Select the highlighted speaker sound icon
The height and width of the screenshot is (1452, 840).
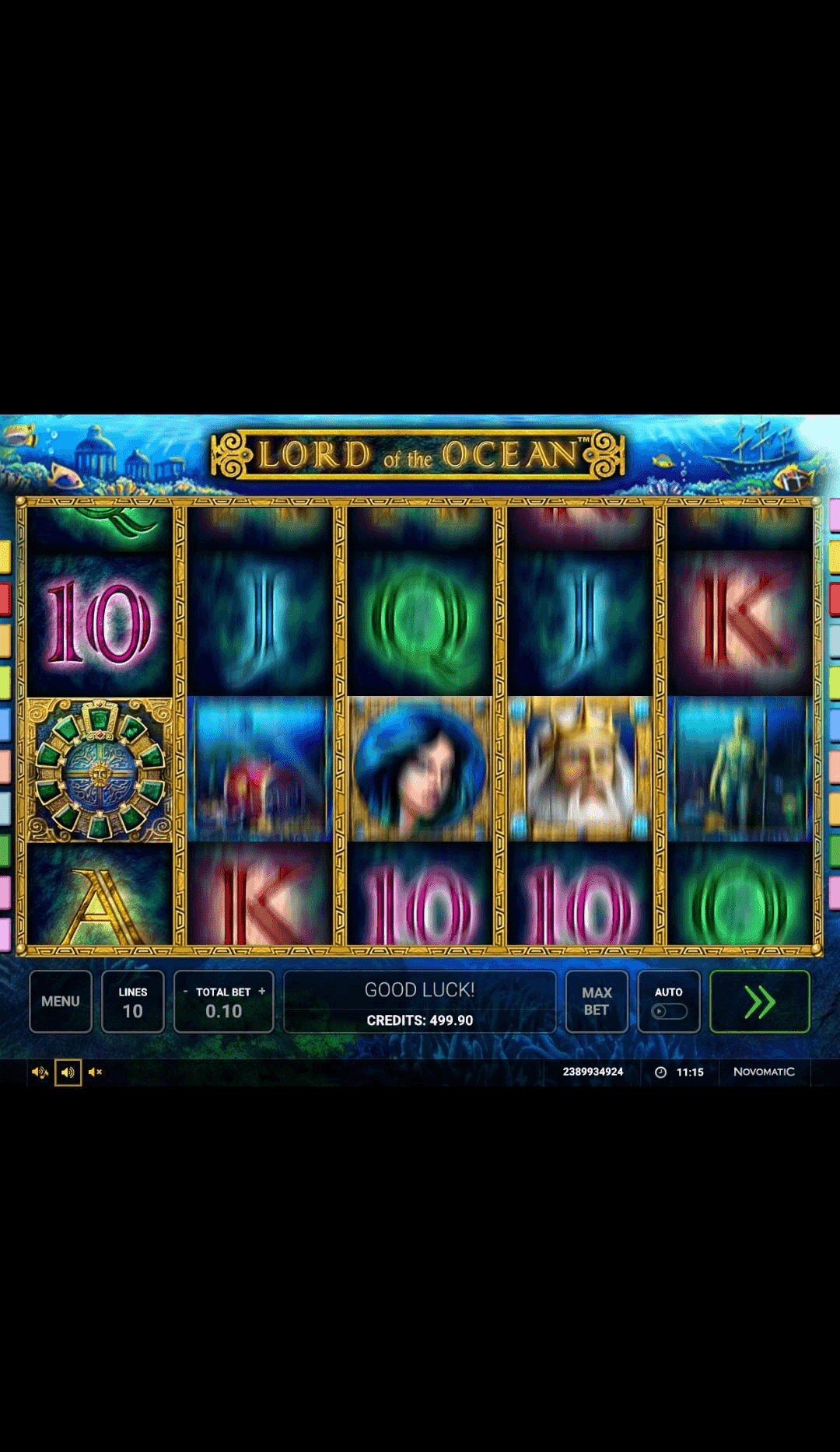point(68,1072)
